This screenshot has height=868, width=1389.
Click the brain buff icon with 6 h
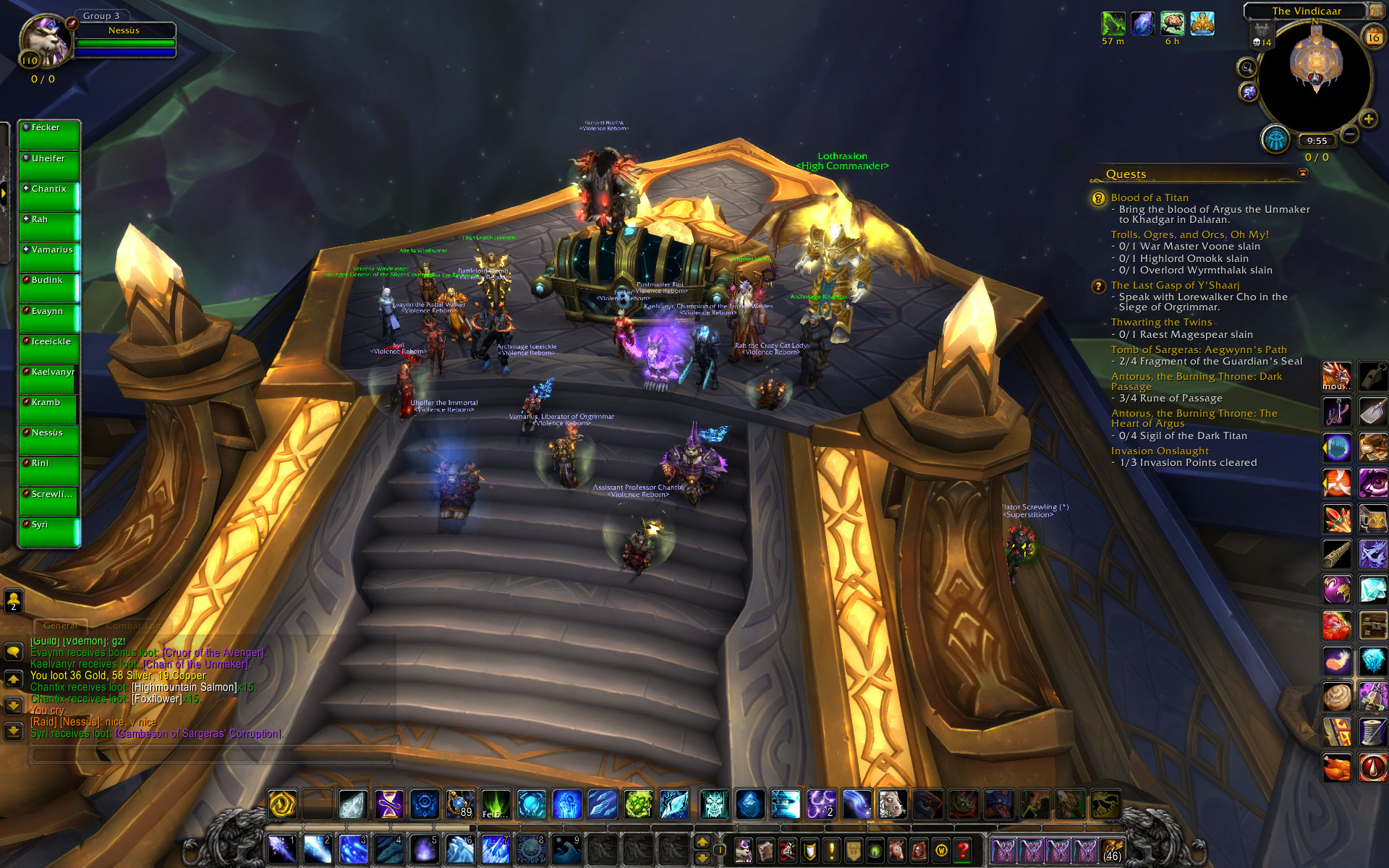coord(1172,23)
